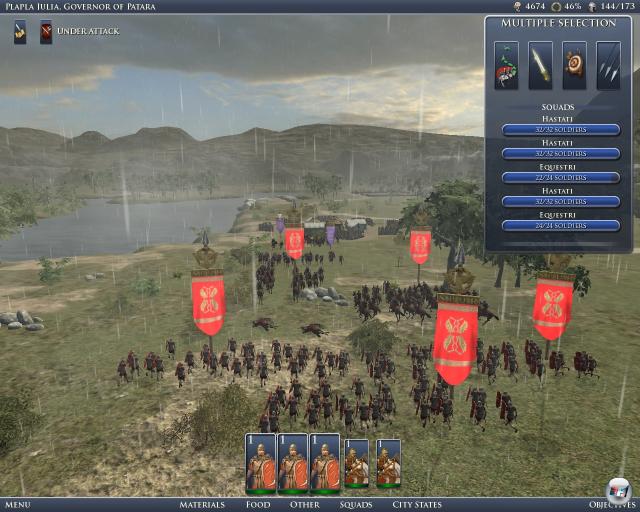
Task: Select the target shield command icon
Action: pos(574,65)
